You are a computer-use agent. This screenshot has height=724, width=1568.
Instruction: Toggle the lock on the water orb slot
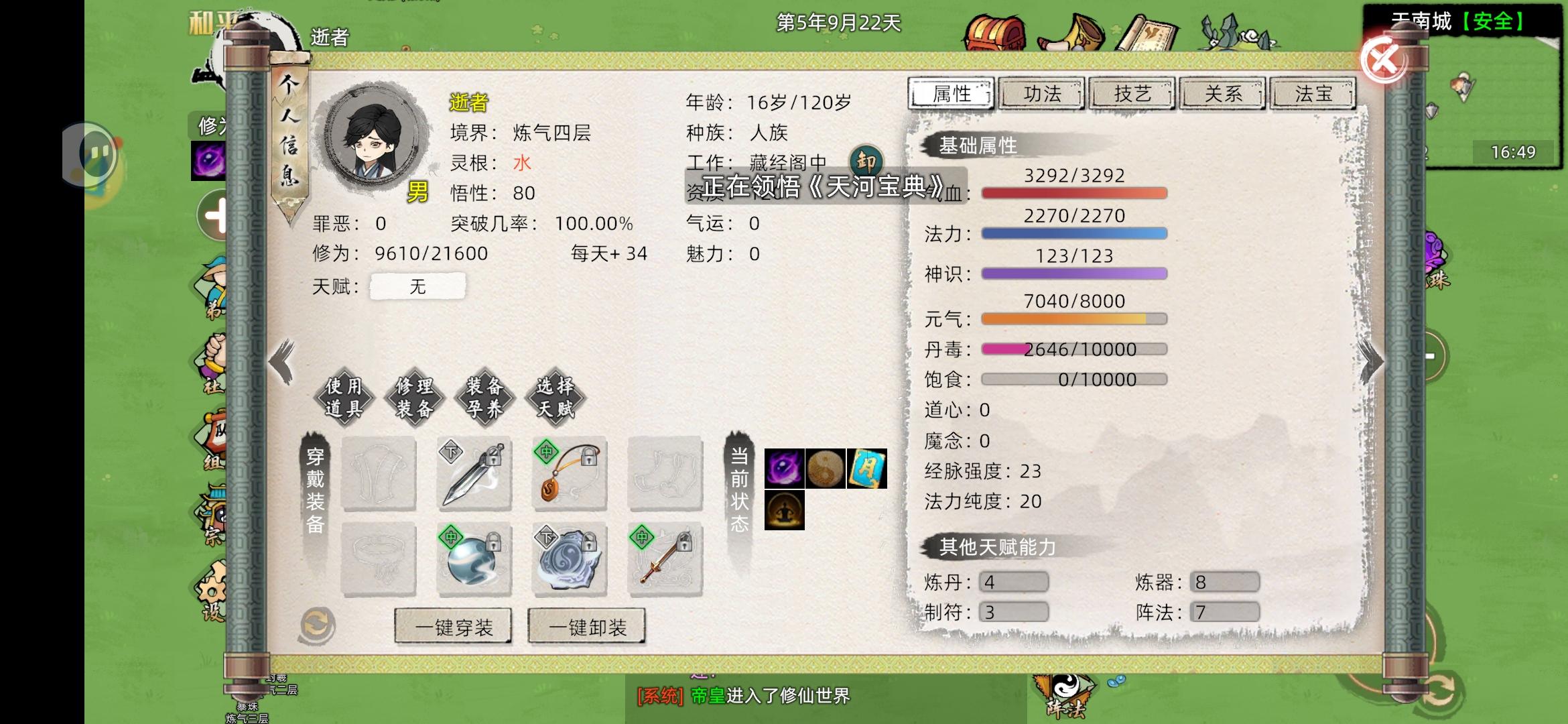tap(493, 544)
